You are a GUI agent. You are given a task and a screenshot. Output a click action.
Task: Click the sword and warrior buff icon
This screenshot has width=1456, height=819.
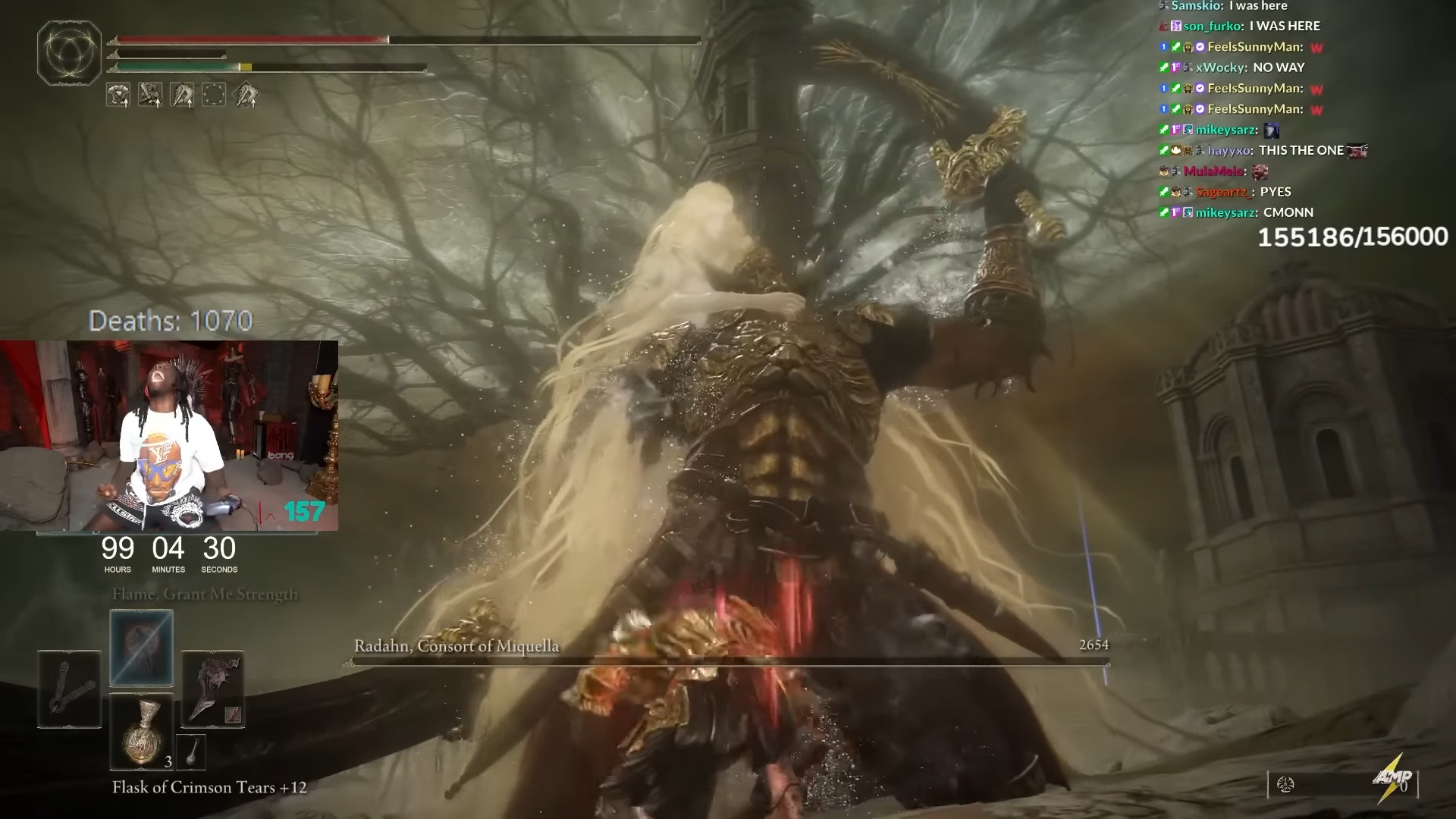click(150, 95)
